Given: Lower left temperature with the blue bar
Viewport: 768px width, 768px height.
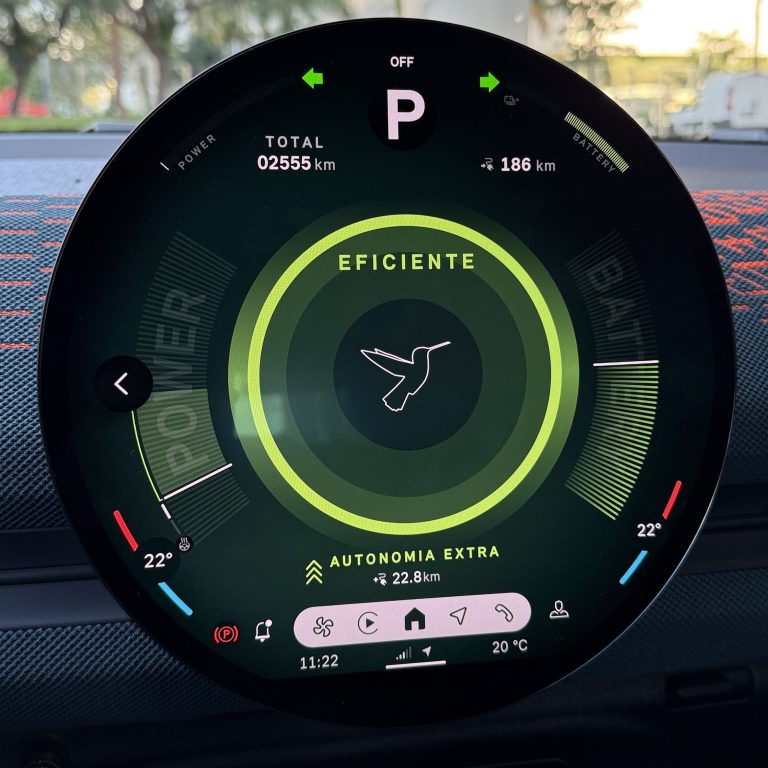Looking at the screenshot, I should click(x=175, y=598).
